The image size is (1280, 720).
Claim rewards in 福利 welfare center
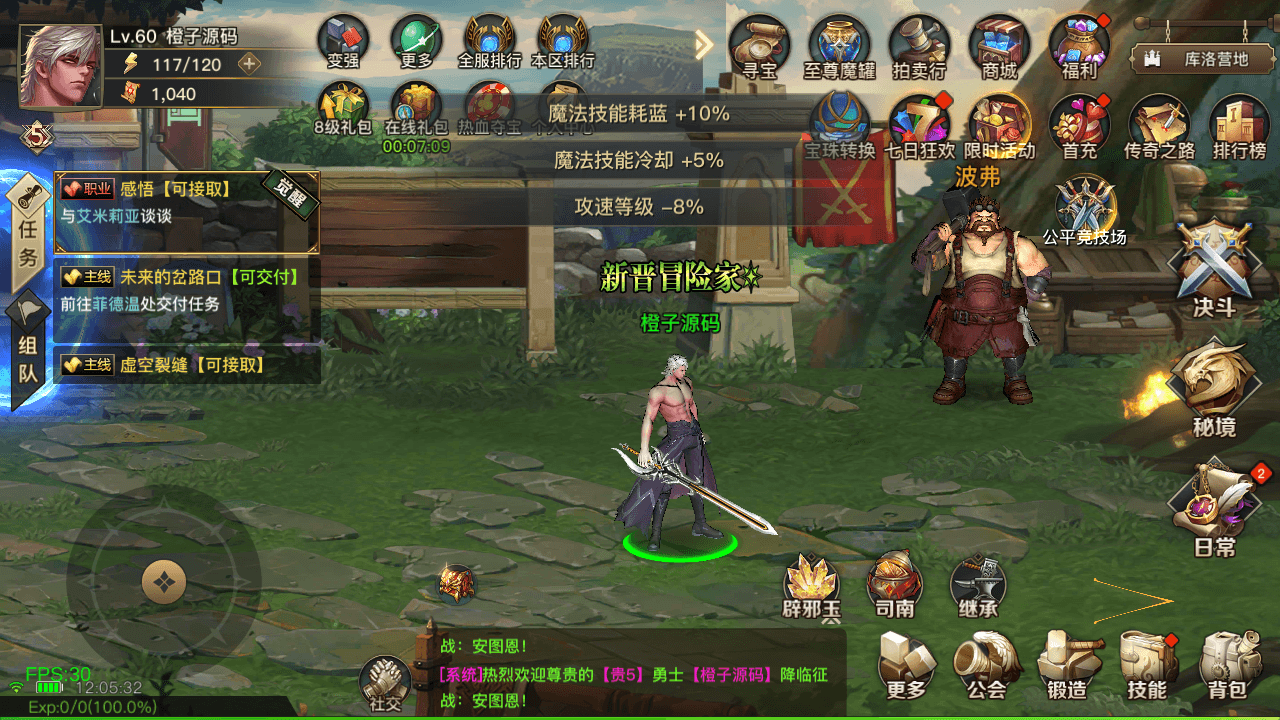(x=1078, y=45)
